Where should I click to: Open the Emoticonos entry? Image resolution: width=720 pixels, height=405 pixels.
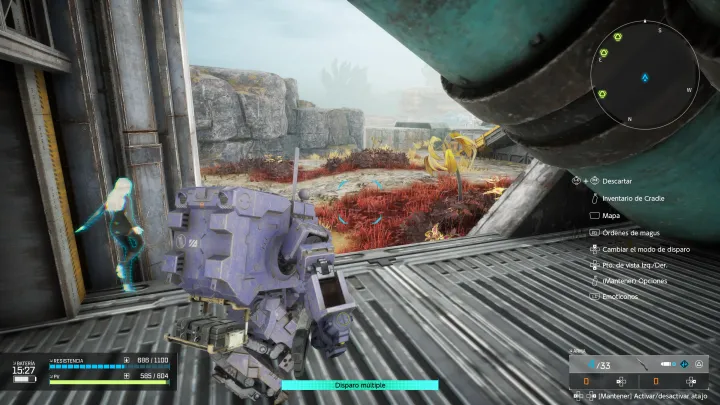click(x=621, y=297)
